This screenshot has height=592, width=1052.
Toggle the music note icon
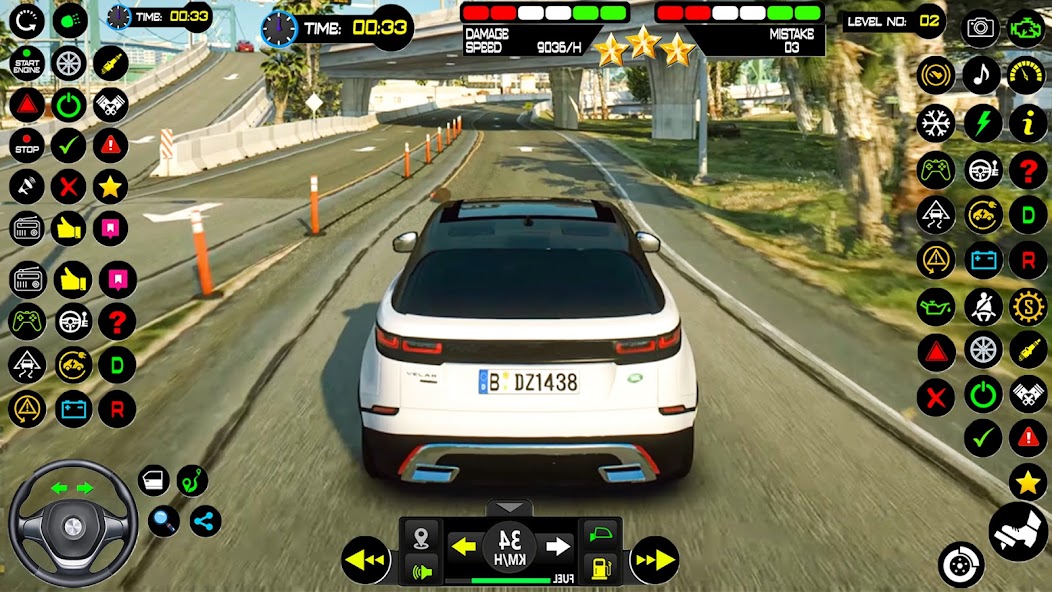tap(981, 74)
